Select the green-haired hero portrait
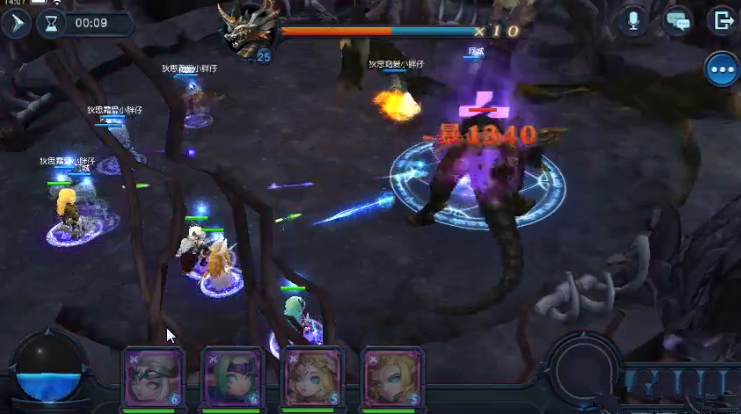Viewport: 741px width, 414px height. [x=231, y=377]
